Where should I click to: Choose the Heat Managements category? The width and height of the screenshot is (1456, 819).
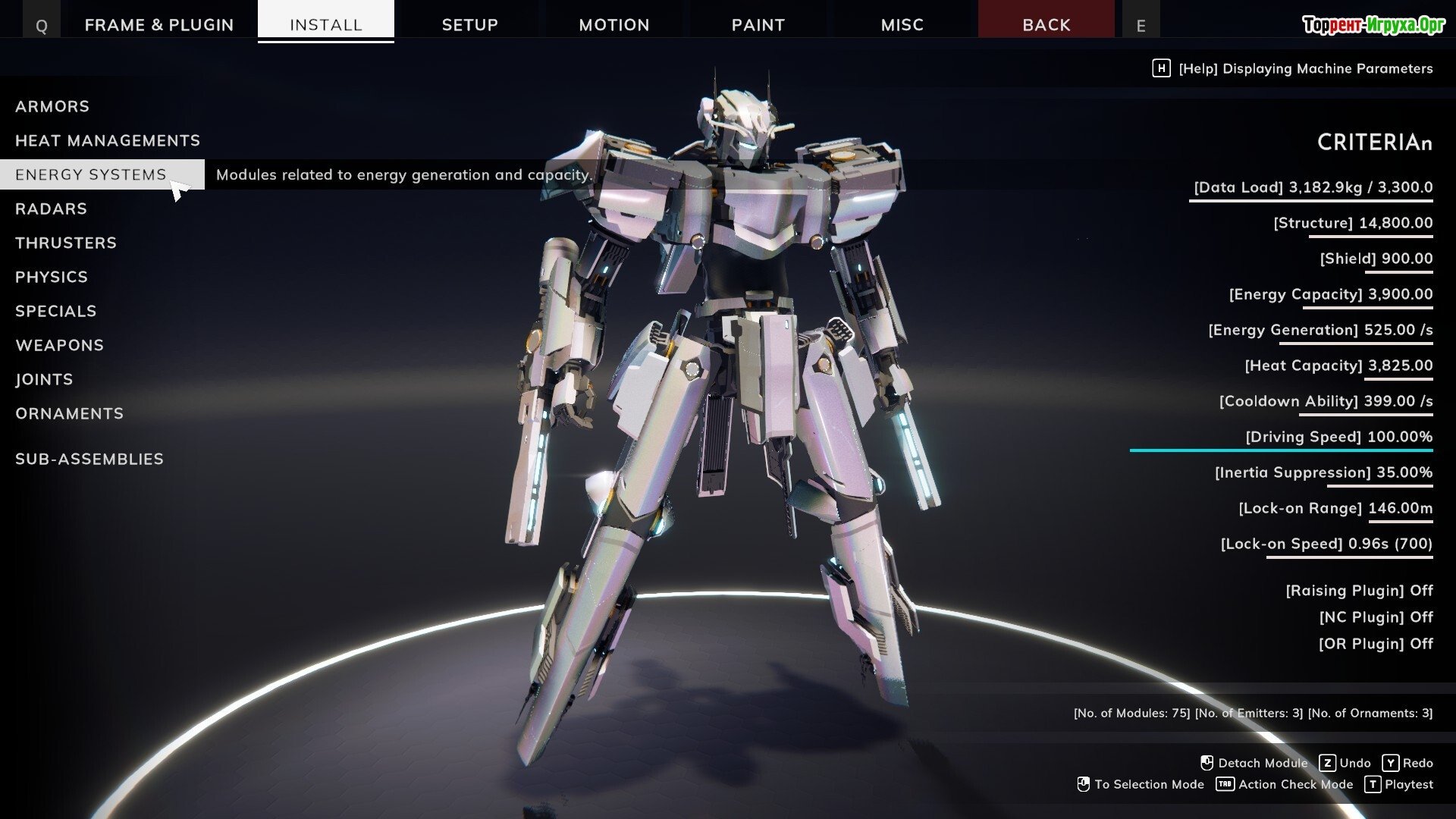point(108,140)
